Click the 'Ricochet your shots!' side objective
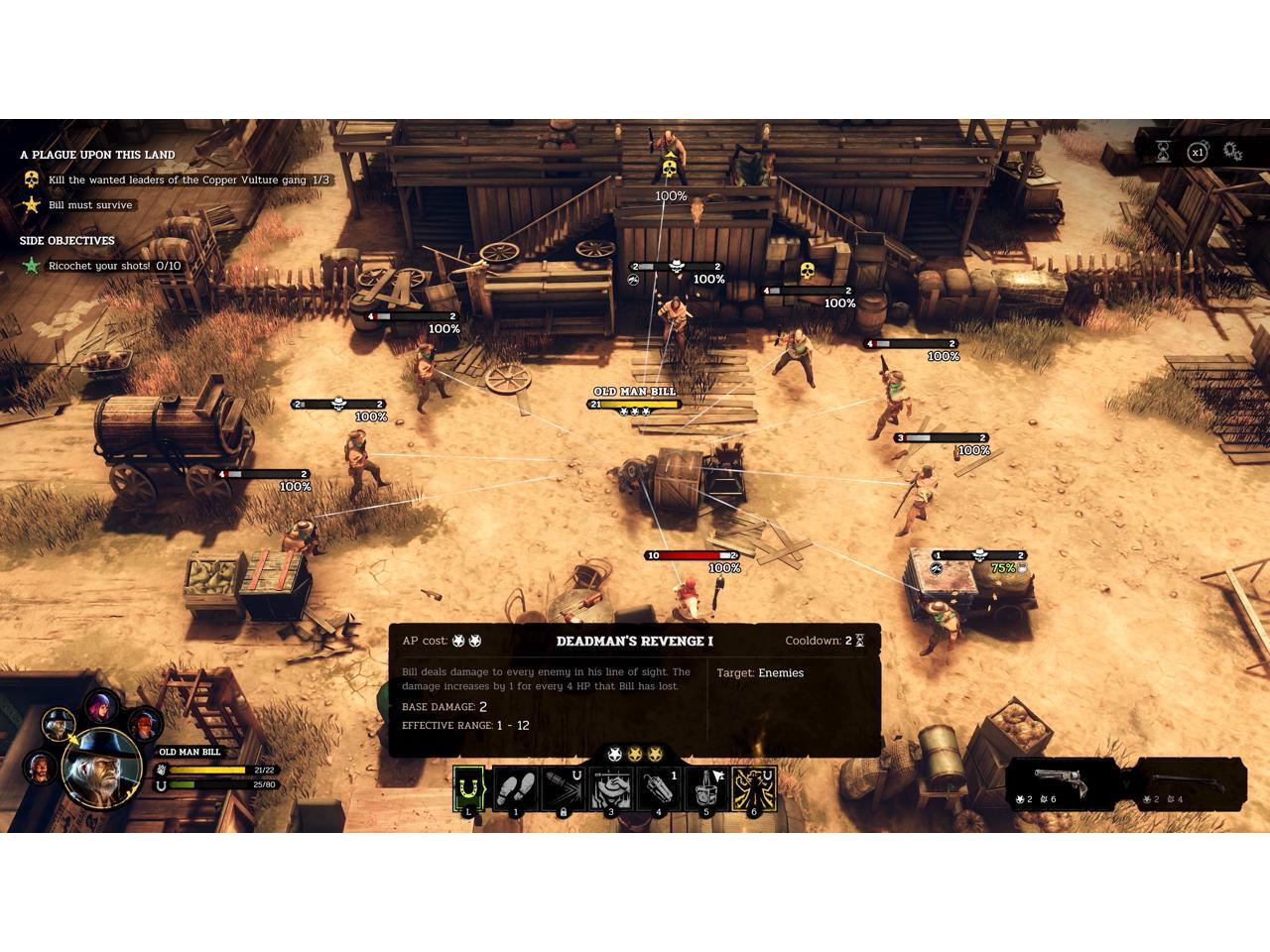1270x952 pixels. (114, 266)
